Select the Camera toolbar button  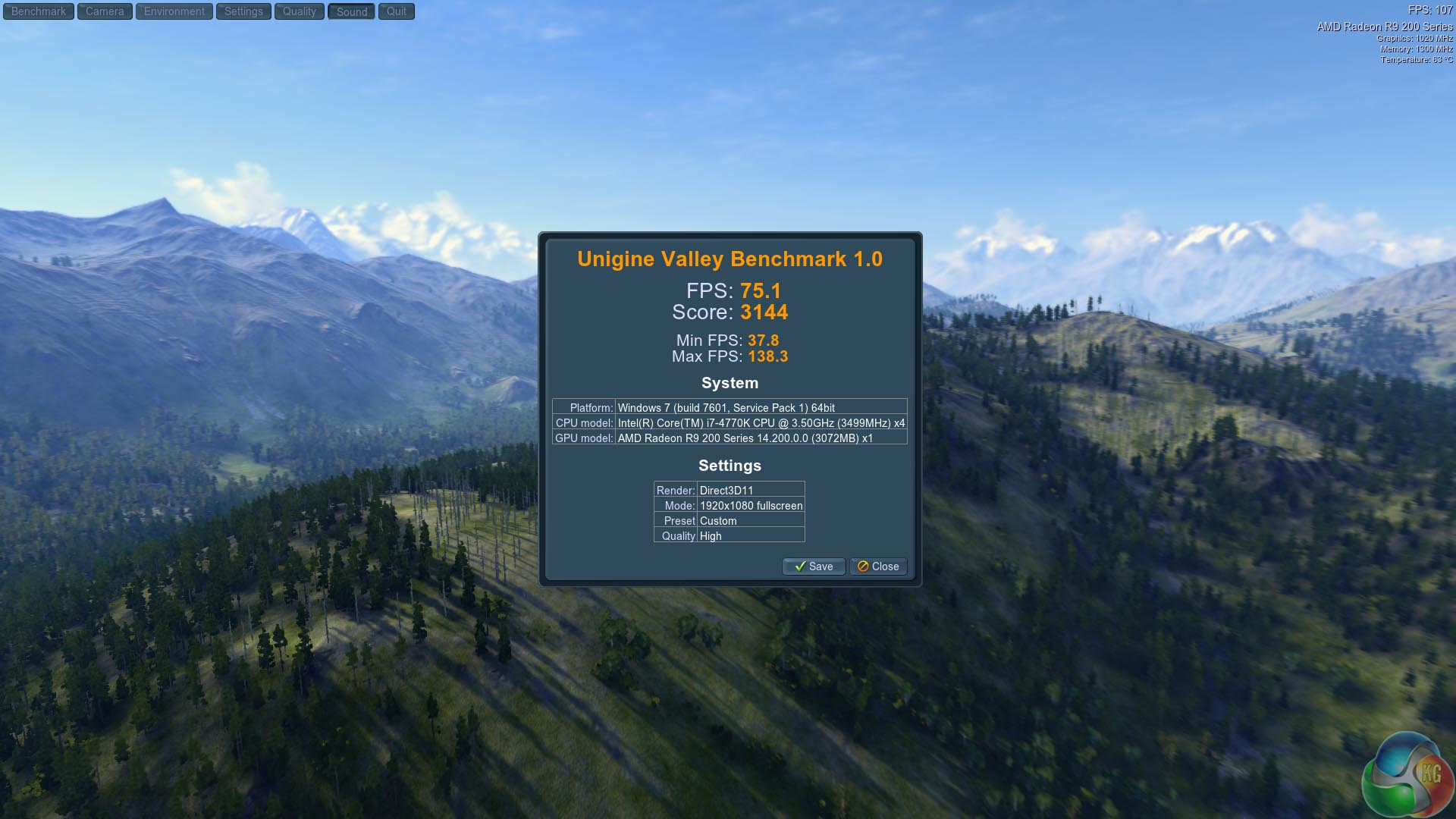click(105, 11)
